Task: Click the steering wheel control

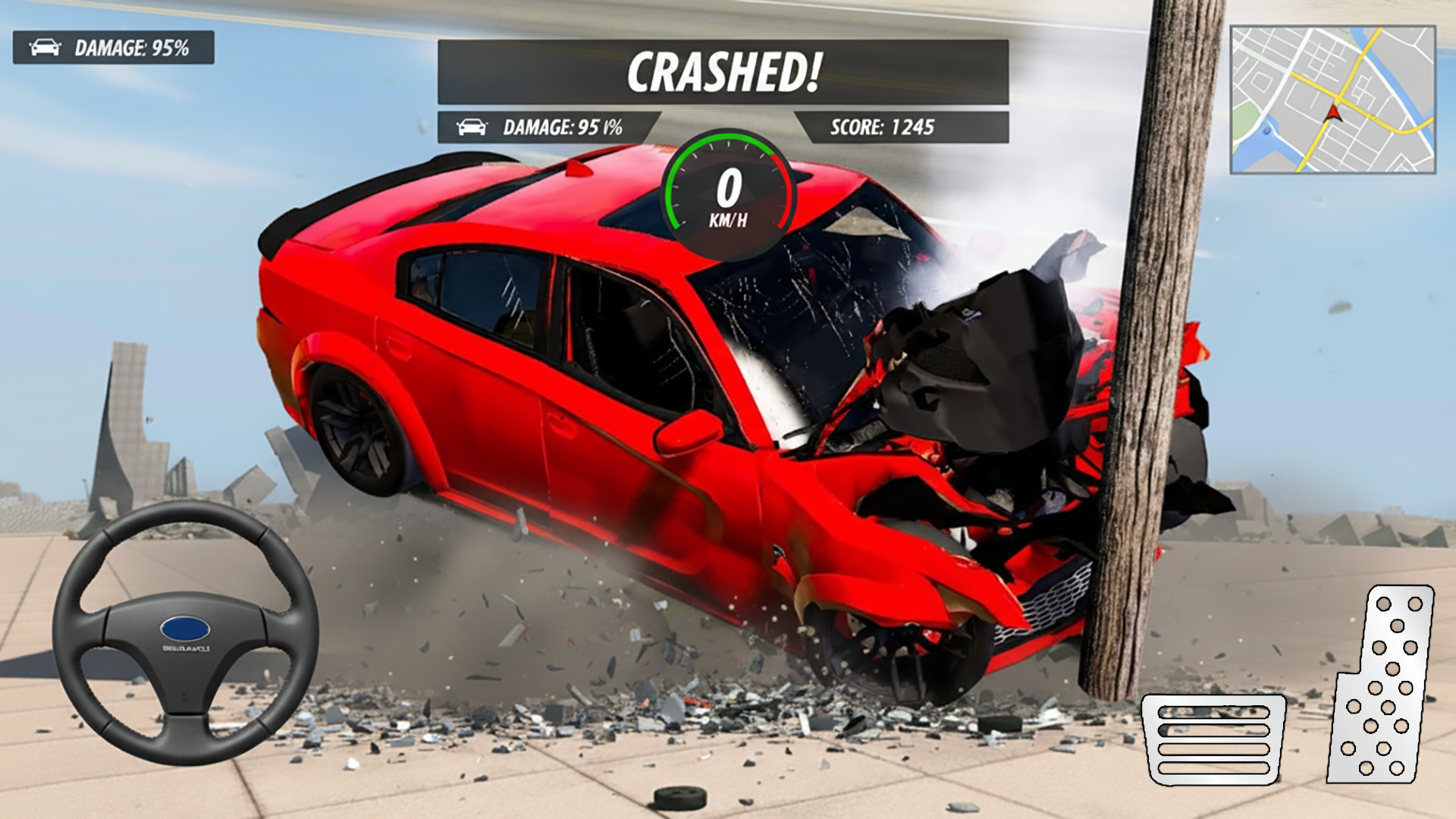Action: click(x=185, y=632)
